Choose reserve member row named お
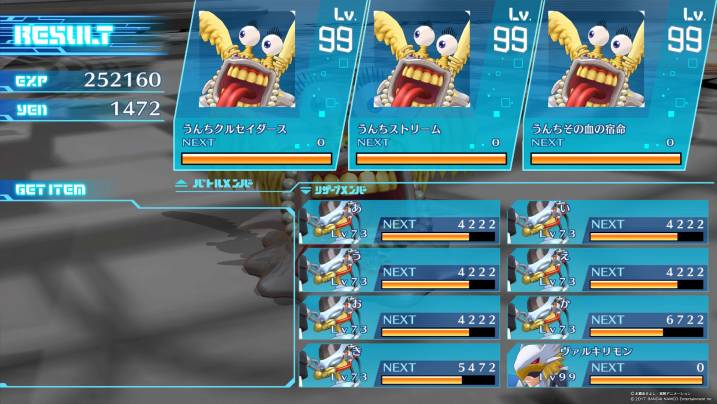 coord(400,319)
